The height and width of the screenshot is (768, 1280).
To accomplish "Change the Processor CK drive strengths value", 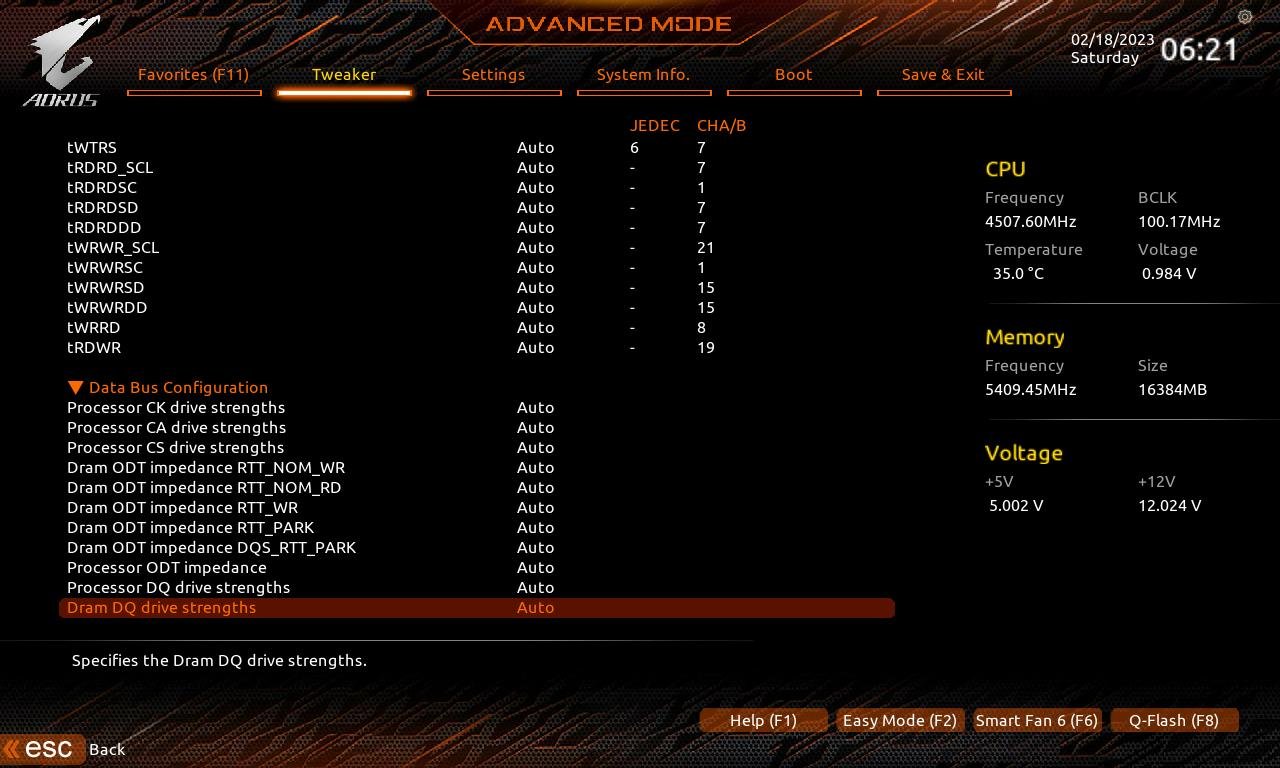I will (x=535, y=407).
